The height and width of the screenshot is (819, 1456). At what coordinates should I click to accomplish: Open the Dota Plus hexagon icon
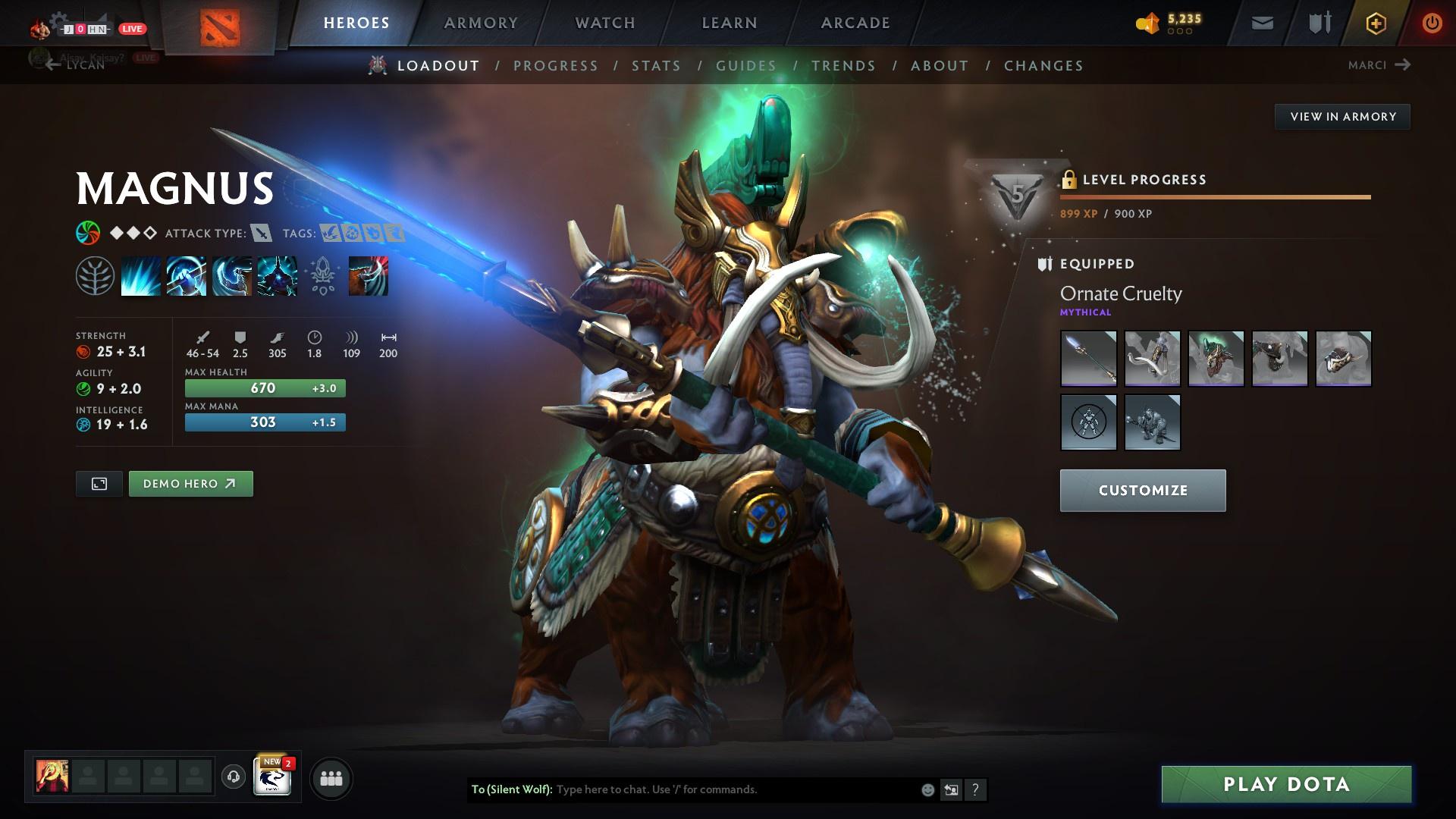coord(1376,23)
